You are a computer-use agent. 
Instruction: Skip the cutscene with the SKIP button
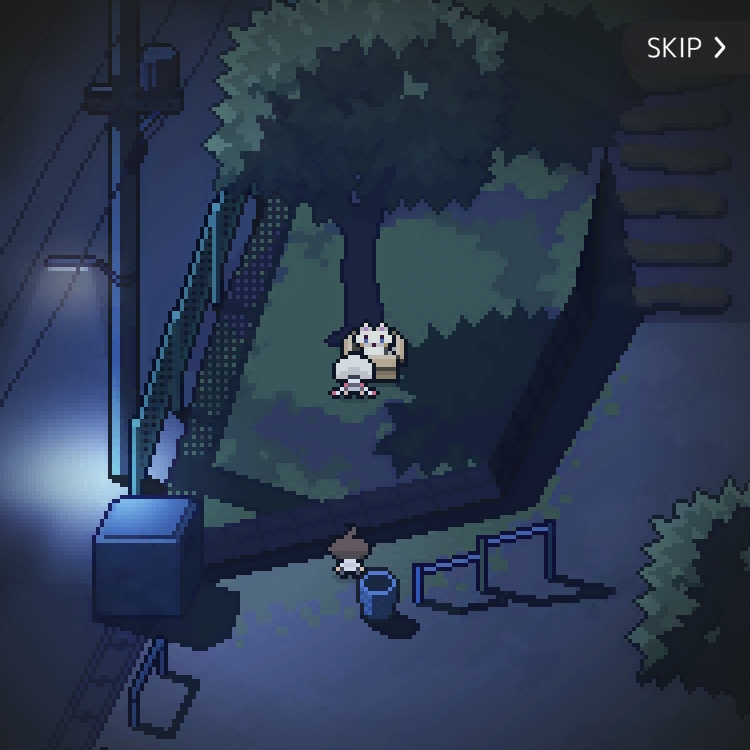pyautogui.click(x=687, y=48)
